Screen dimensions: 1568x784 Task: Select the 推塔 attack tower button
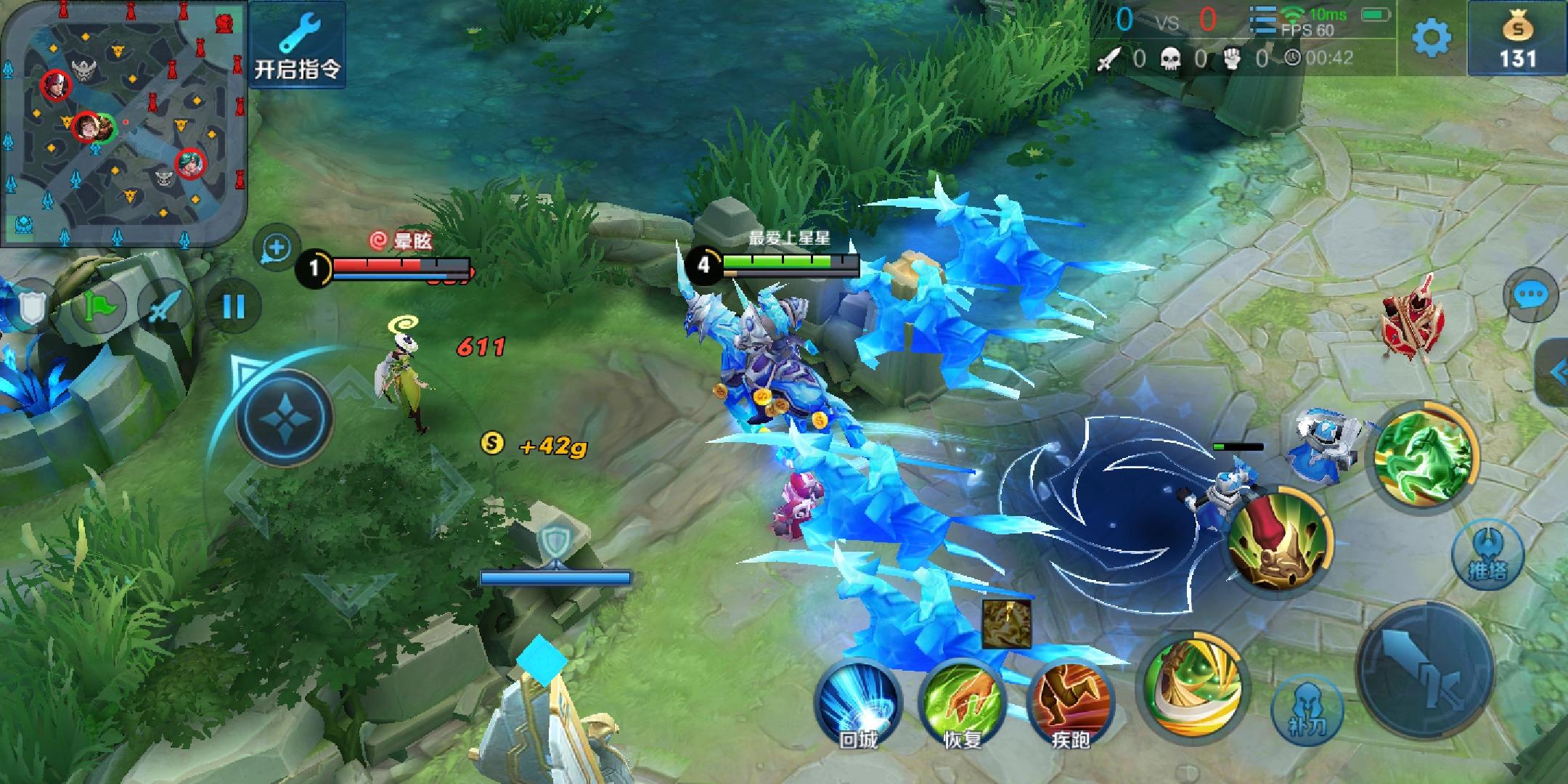point(1487,555)
